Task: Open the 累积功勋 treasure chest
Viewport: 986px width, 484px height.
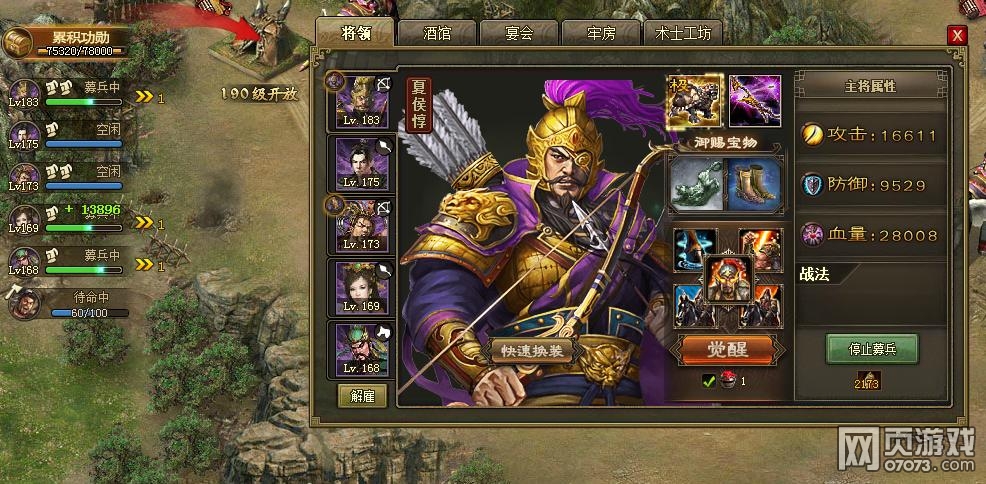Action: 18,42
